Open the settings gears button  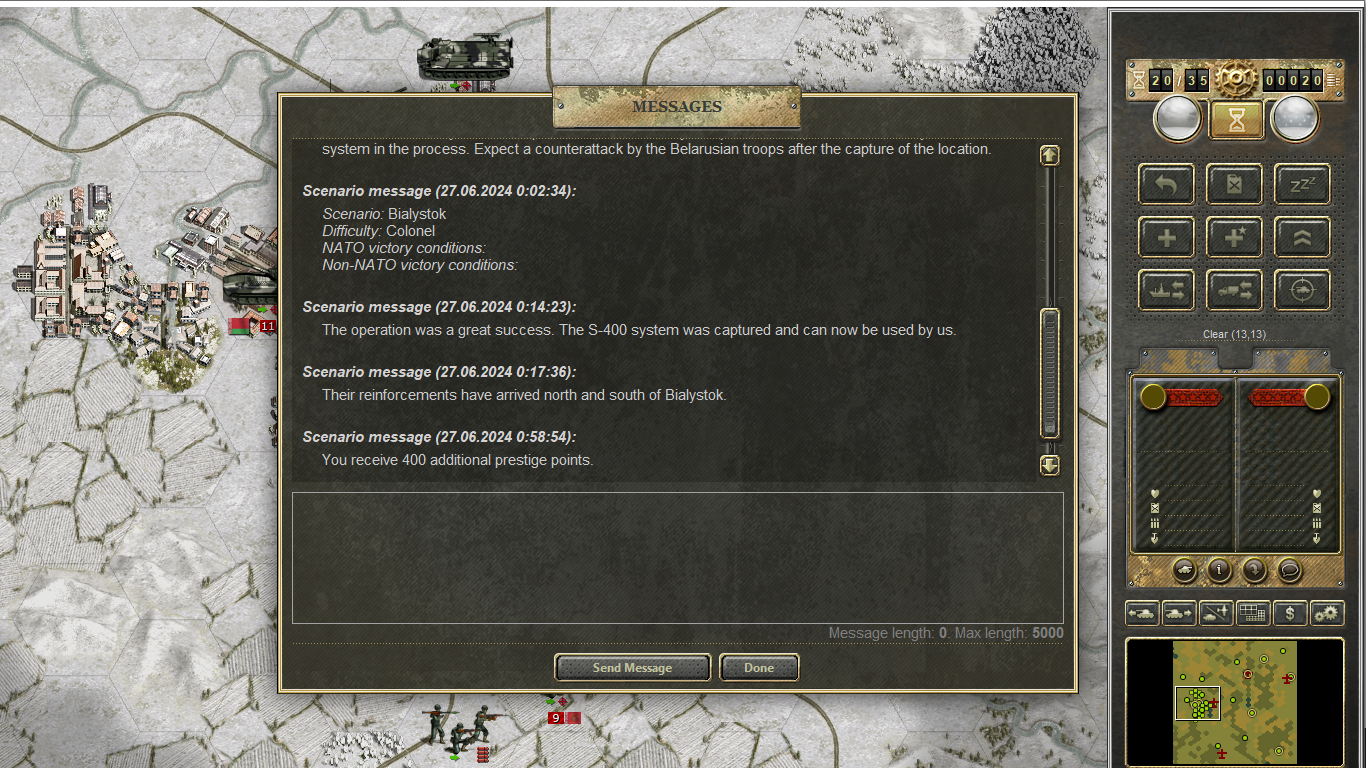point(1327,613)
